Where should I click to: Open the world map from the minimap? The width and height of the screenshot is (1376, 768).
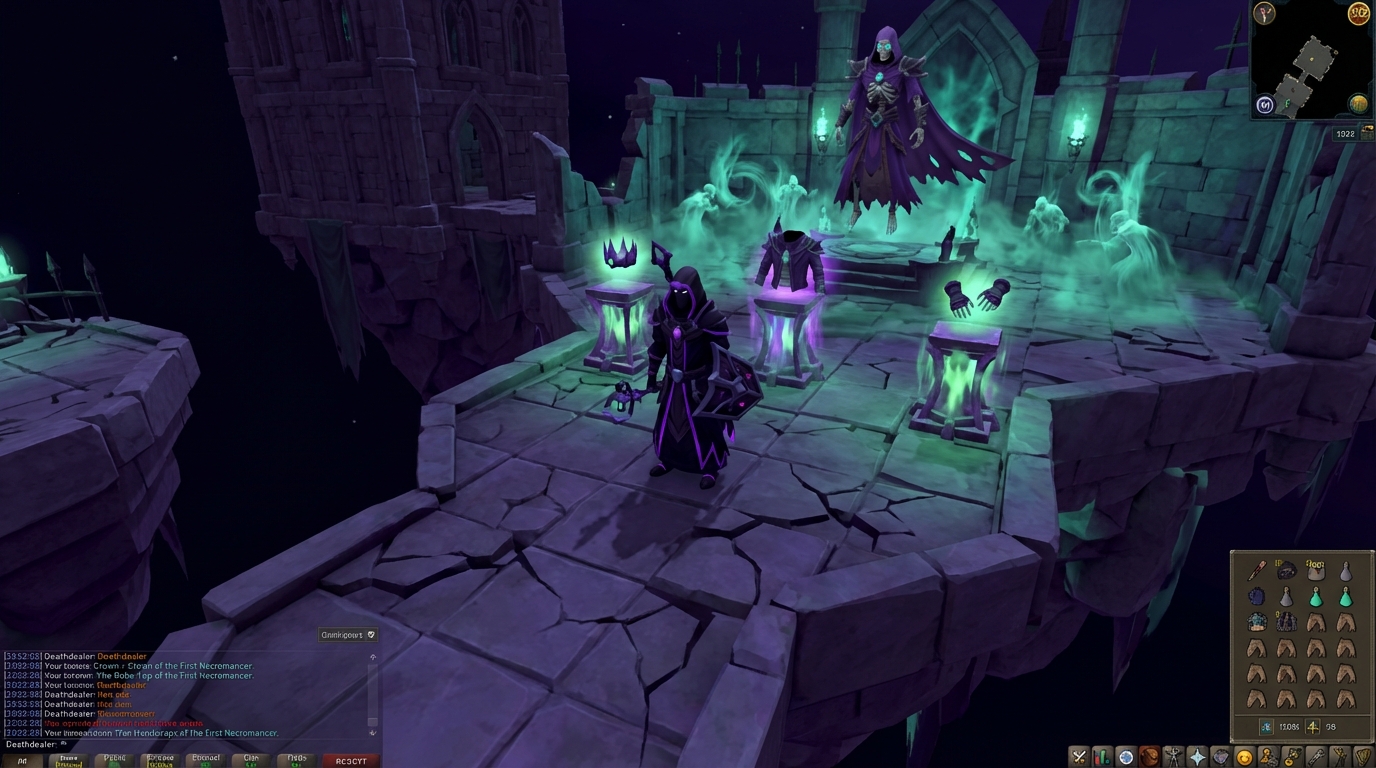point(1359,102)
